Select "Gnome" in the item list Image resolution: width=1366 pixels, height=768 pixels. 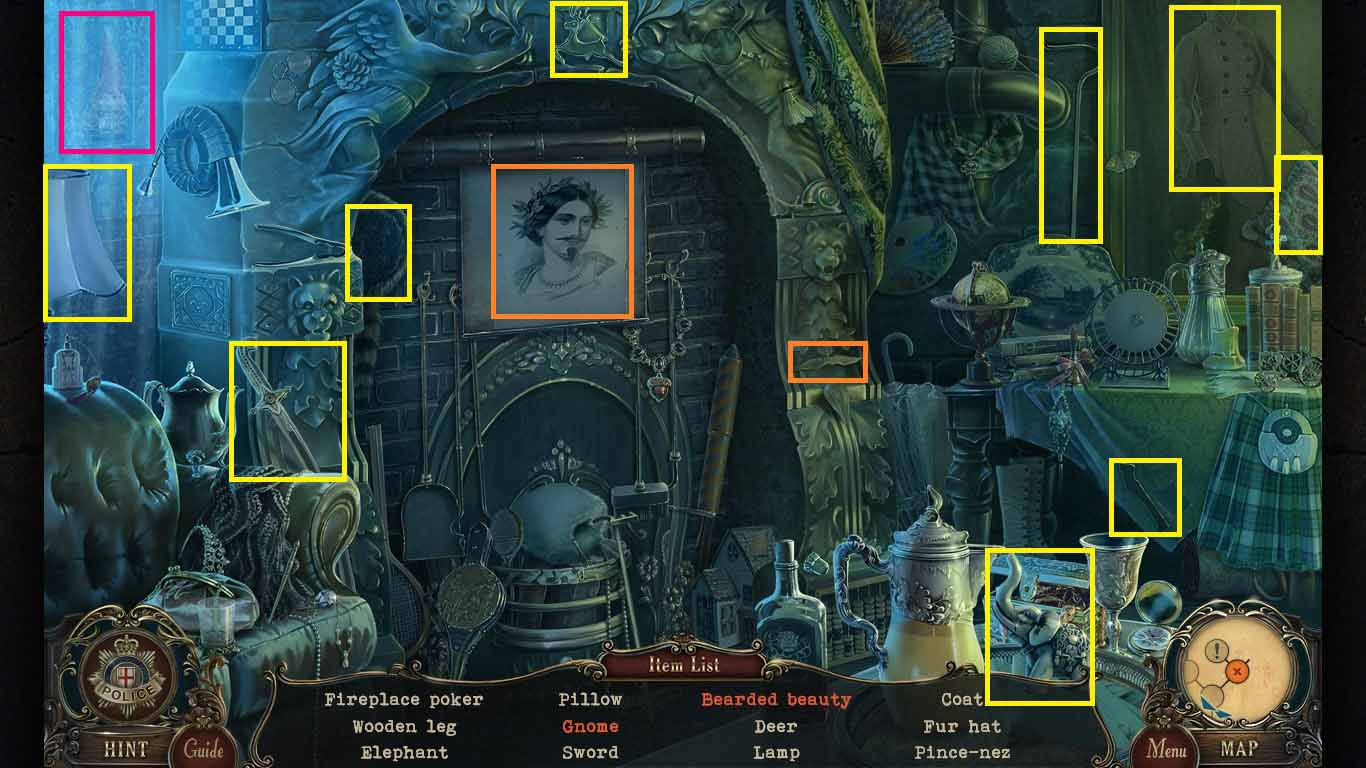pyautogui.click(x=589, y=726)
